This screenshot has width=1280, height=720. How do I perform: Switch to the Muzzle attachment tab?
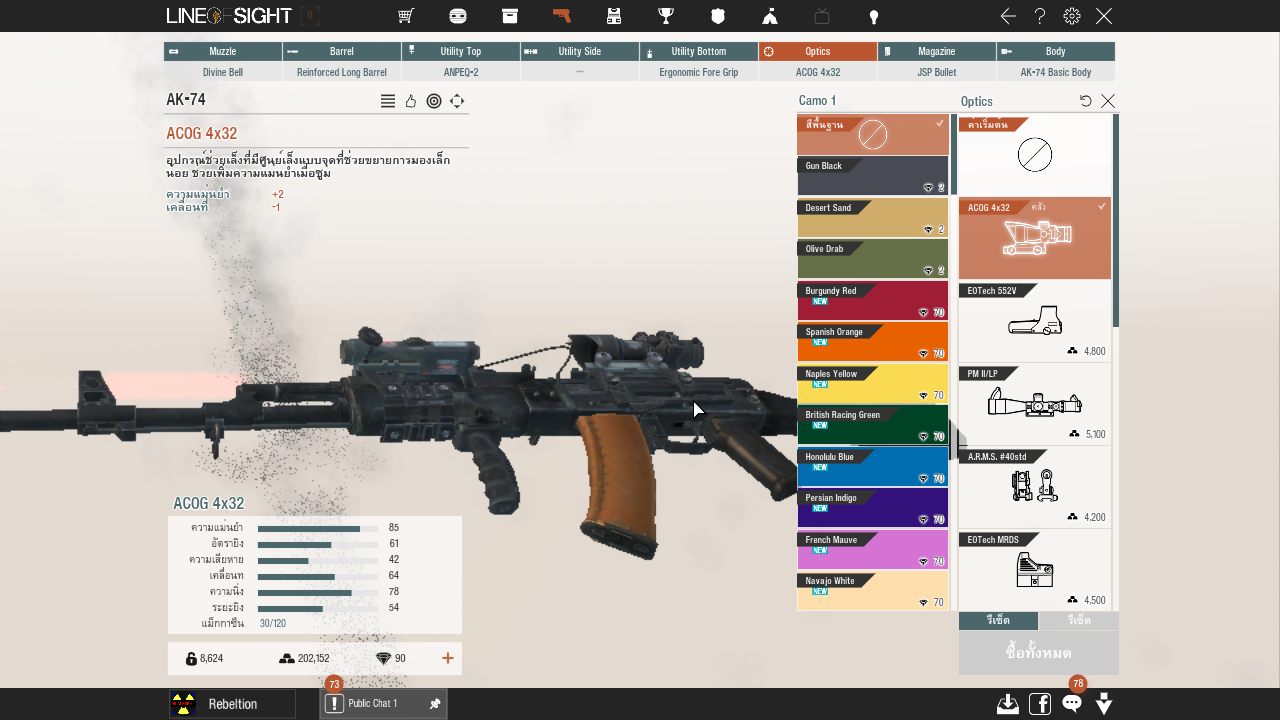coord(222,51)
